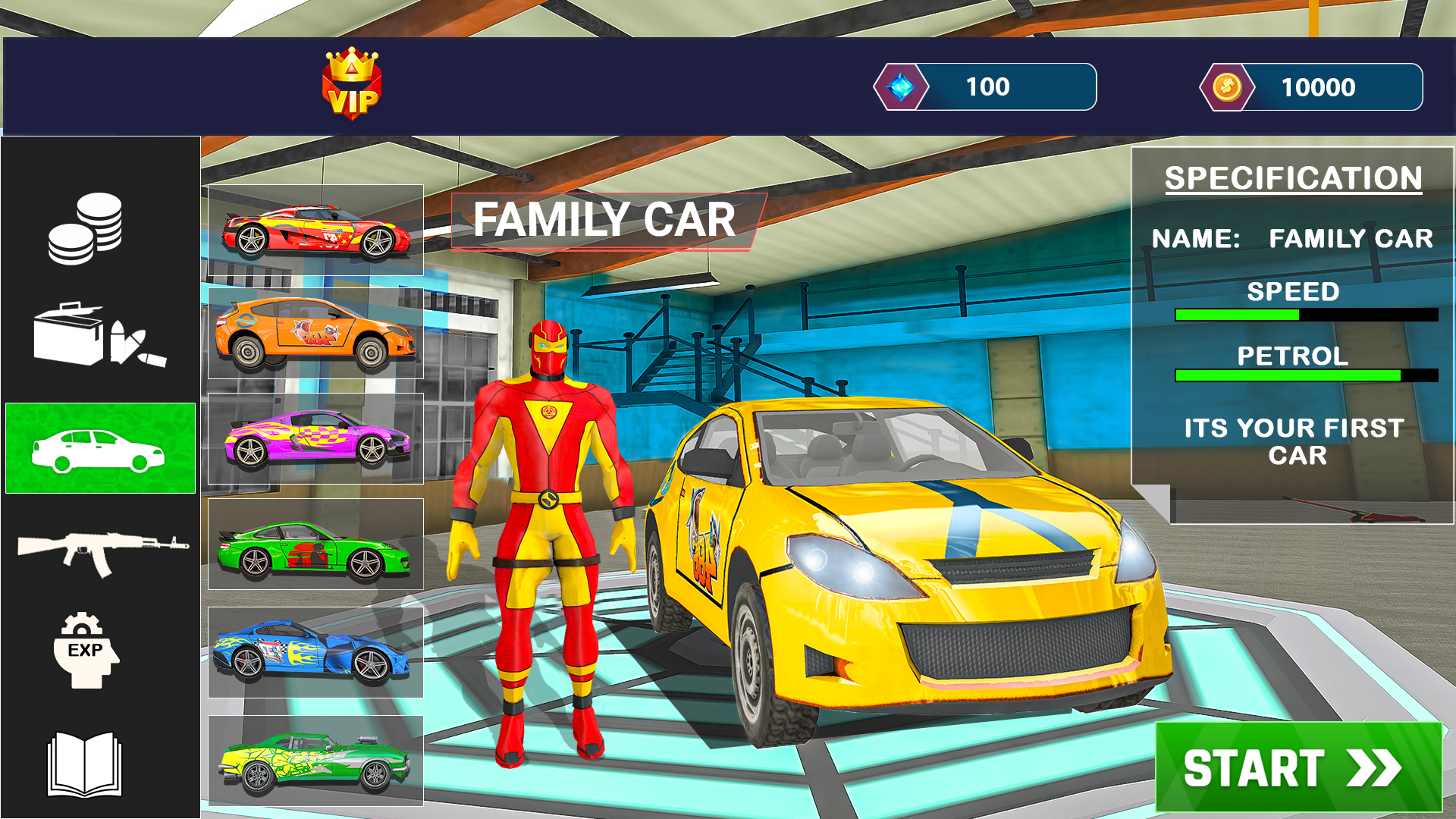Select the car category tab
The width and height of the screenshot is (1456, 819).
pyautogui.click(x=100, y=448)
